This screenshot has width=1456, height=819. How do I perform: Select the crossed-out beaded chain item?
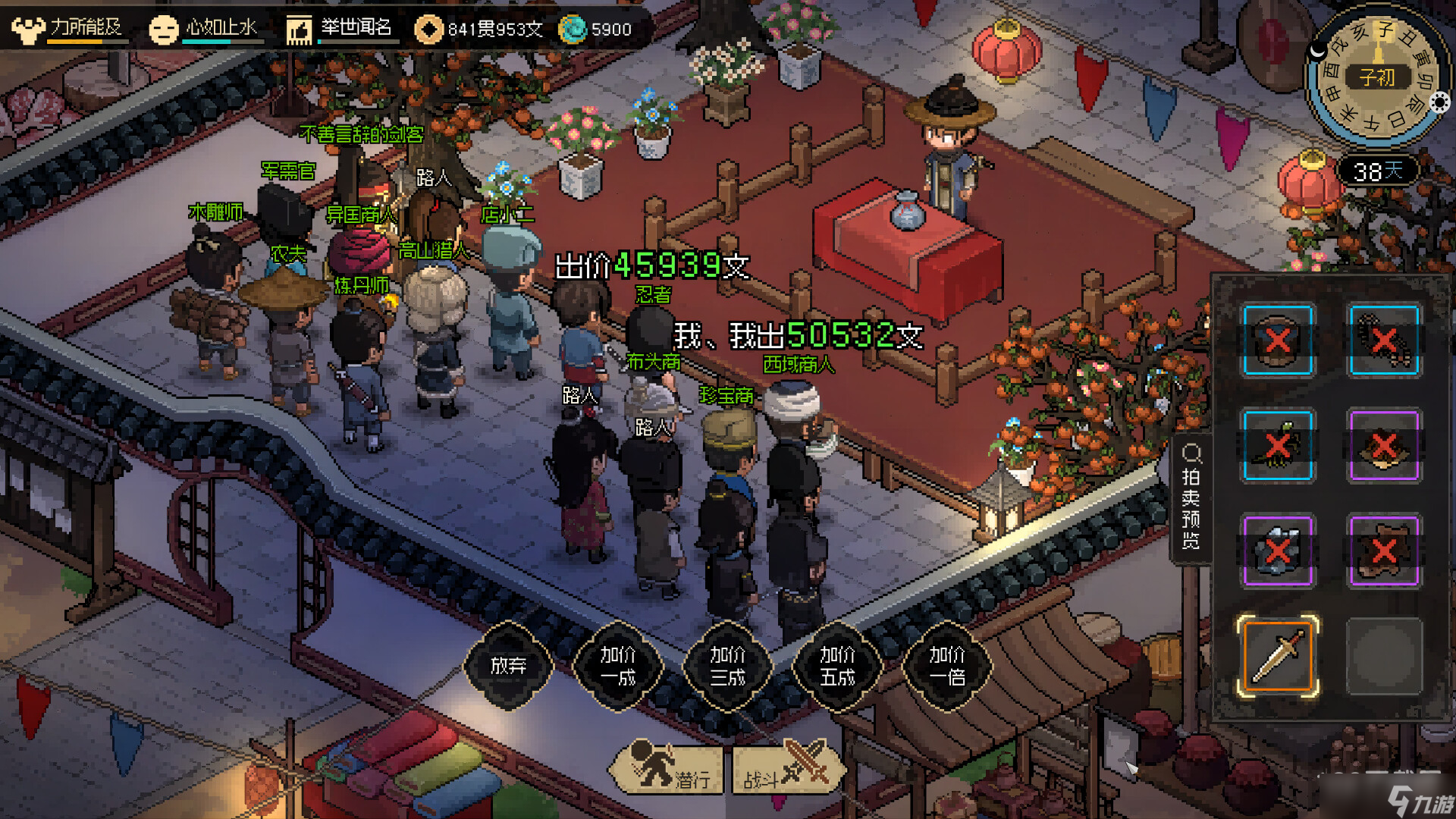[1384, 340]
